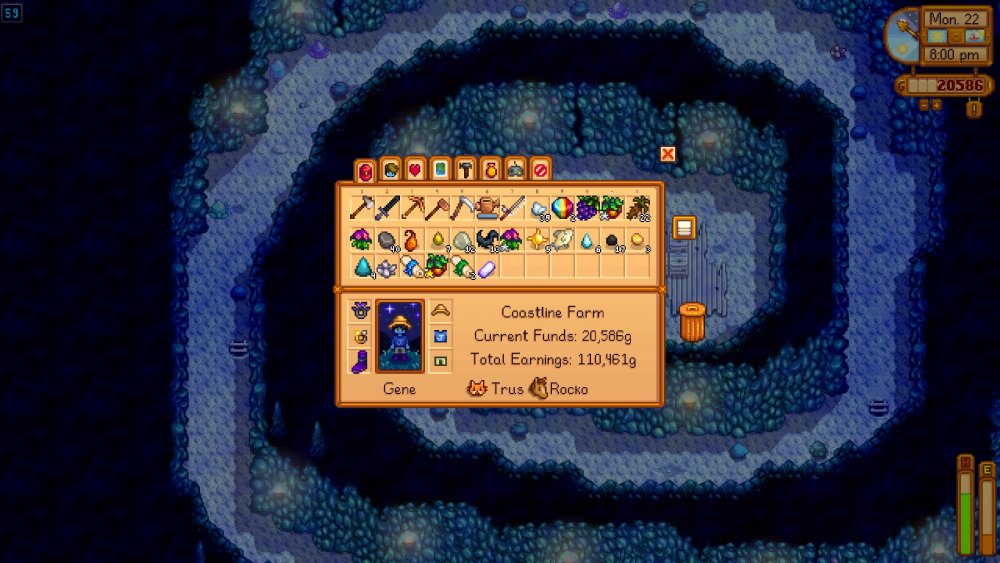The width and height of the screenshot is (1000, 563).
Task: Click the orange trash can
Action: tap(692, 322)
